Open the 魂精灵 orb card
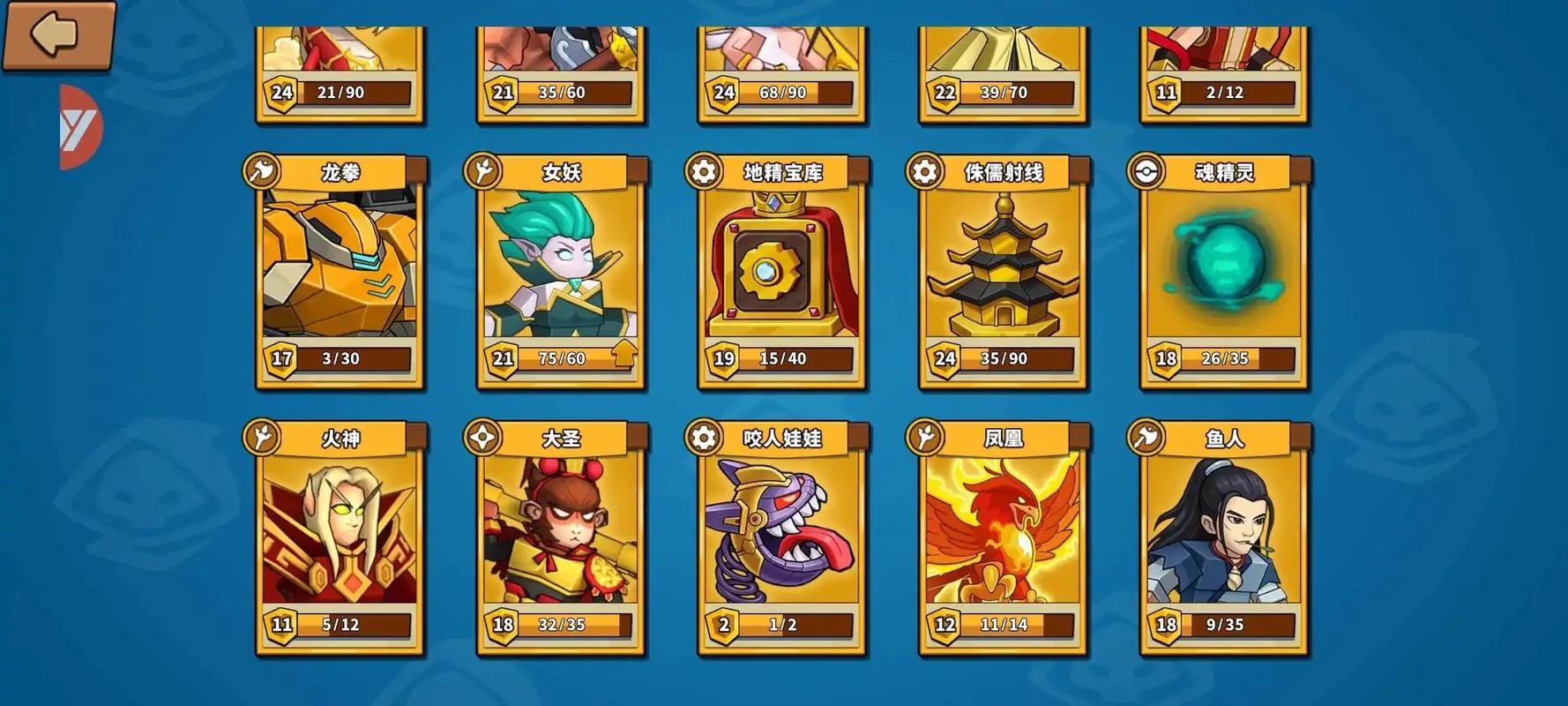The width and height of the screenshot is (1568, 706). click(1224, 265)
